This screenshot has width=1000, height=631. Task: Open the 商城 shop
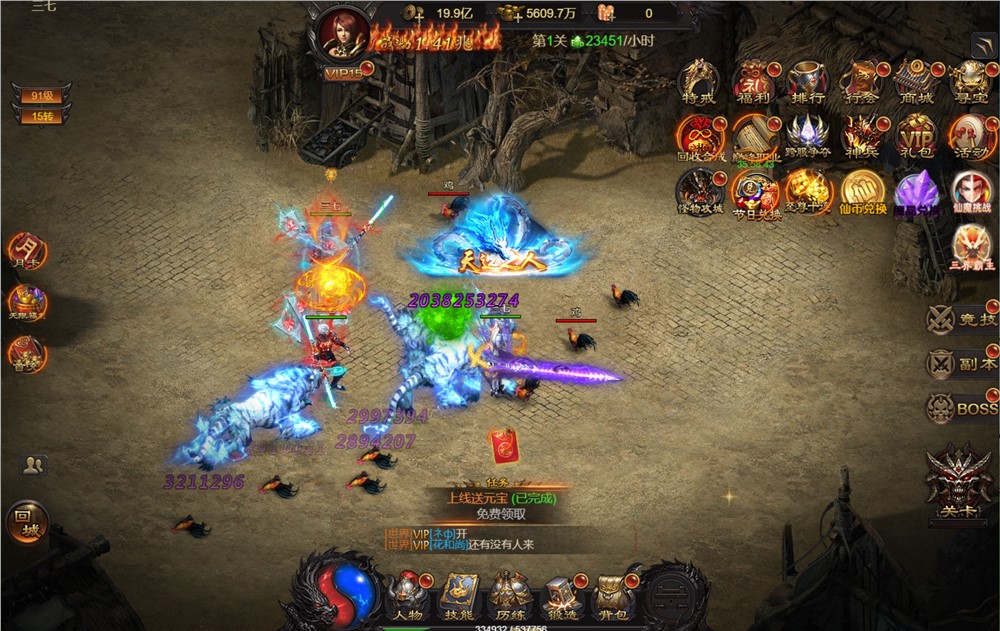pyautogui.click(x=914, y=82)
